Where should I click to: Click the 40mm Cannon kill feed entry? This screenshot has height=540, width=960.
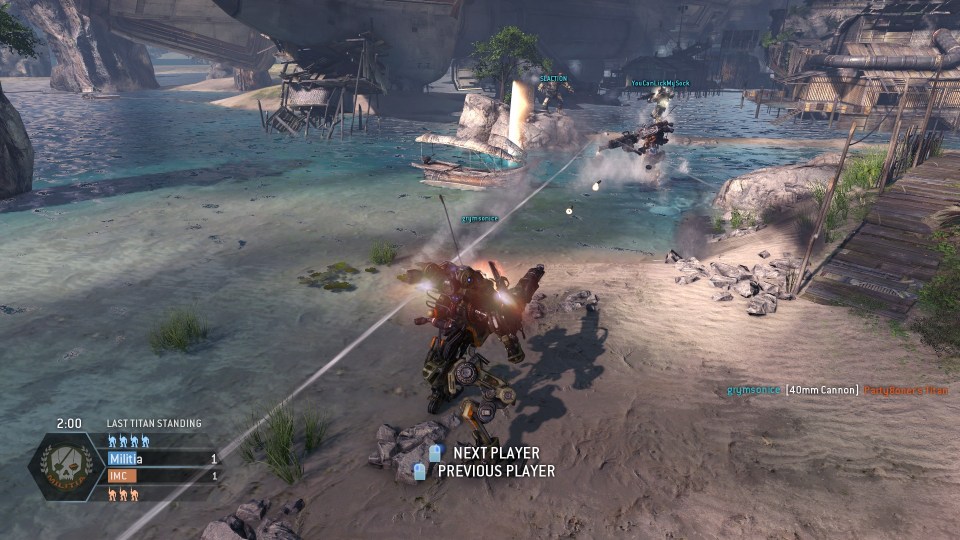click(821, 390)
